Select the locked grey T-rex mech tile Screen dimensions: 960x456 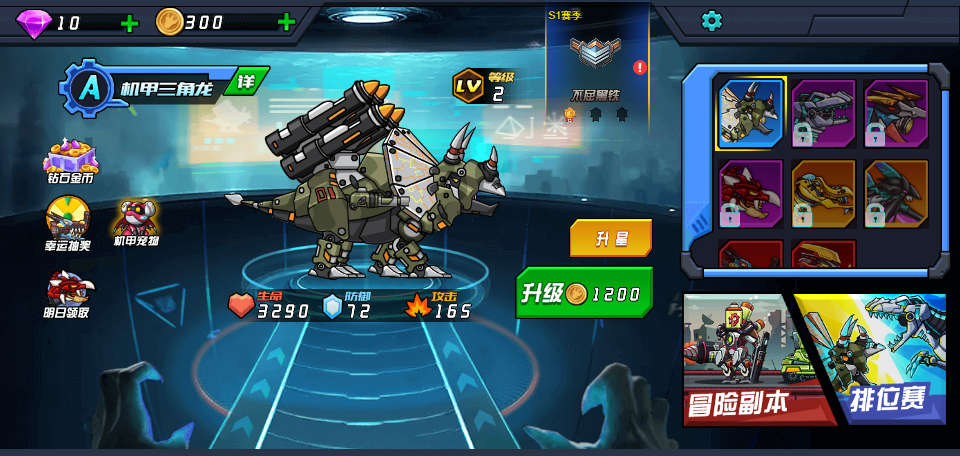[x=824, y=113]
